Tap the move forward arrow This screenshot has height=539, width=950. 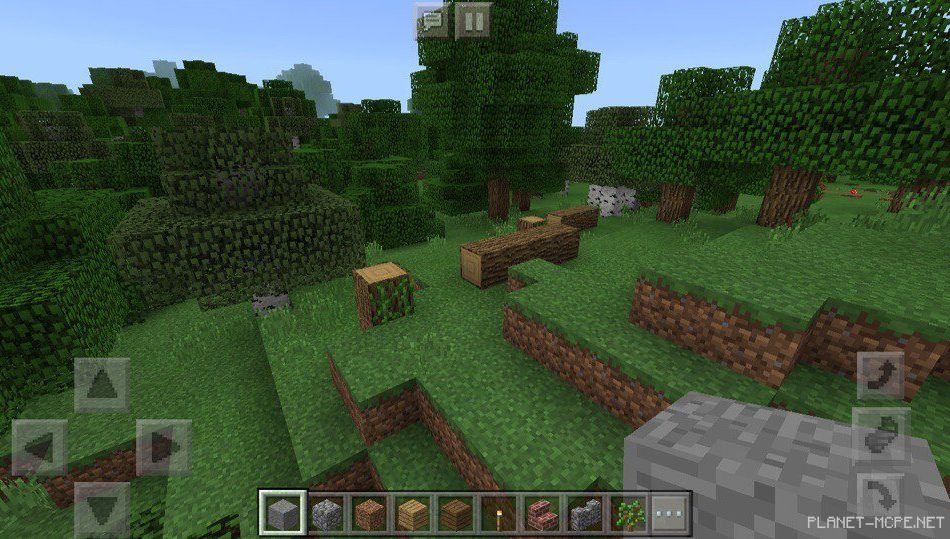click(x=102, y=385)
